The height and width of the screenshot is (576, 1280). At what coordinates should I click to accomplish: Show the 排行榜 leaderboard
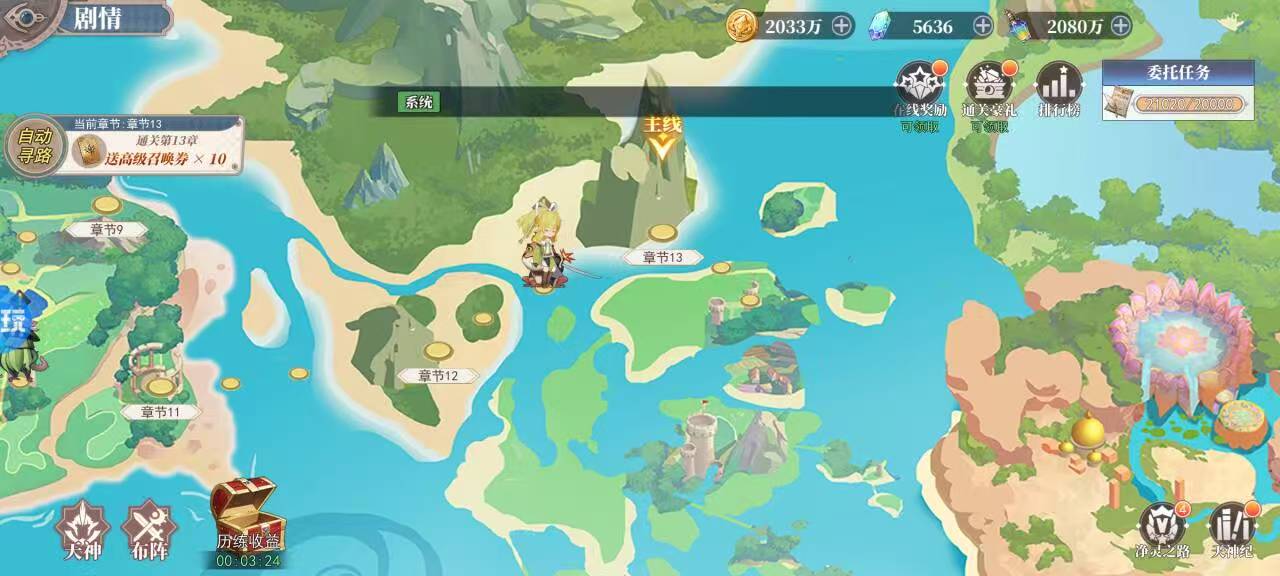click(1058, 88)
